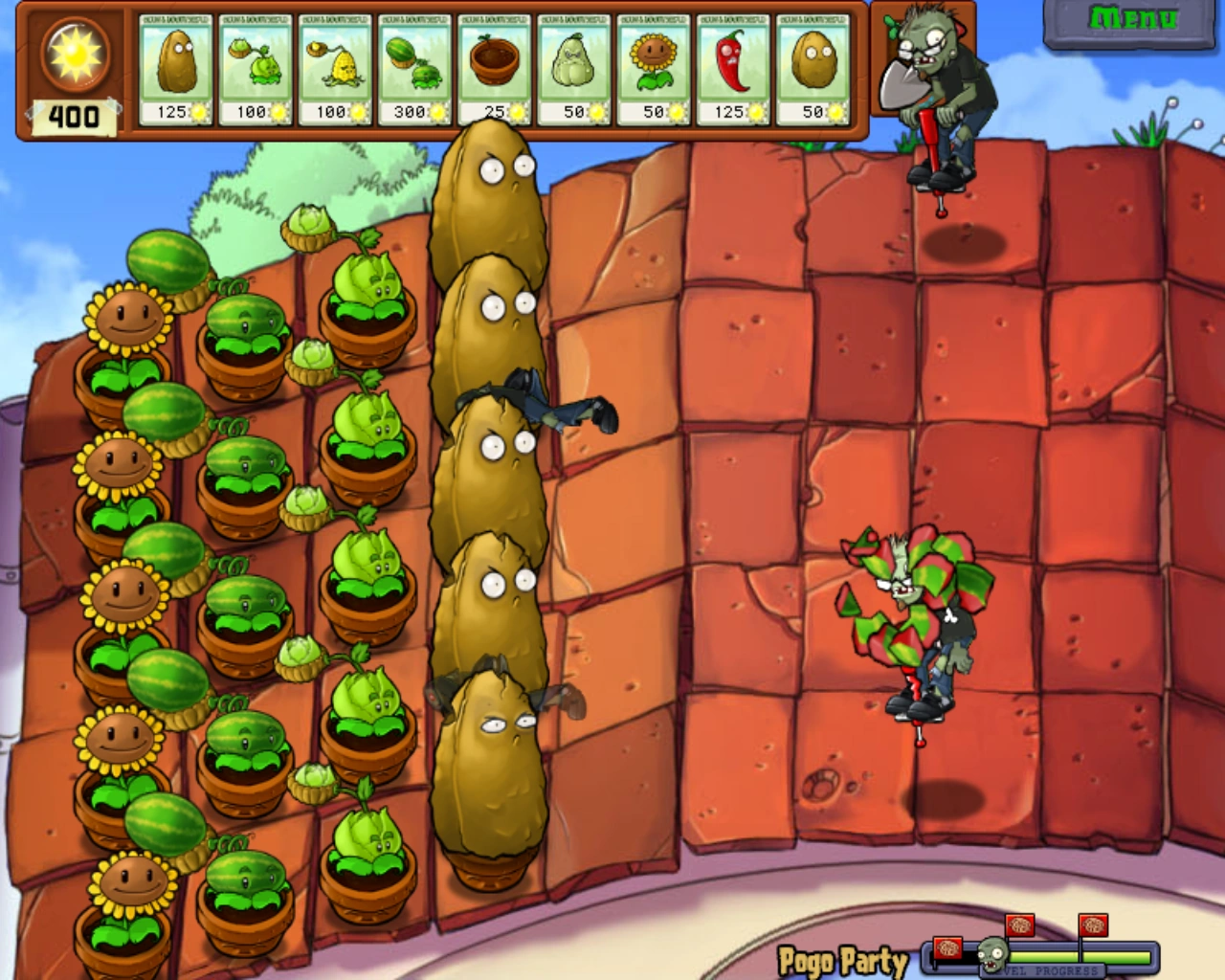Screen dimensions: 1225x980
Task: Click the final red flag on the progress bar
Action: (x=1093, y=924)
